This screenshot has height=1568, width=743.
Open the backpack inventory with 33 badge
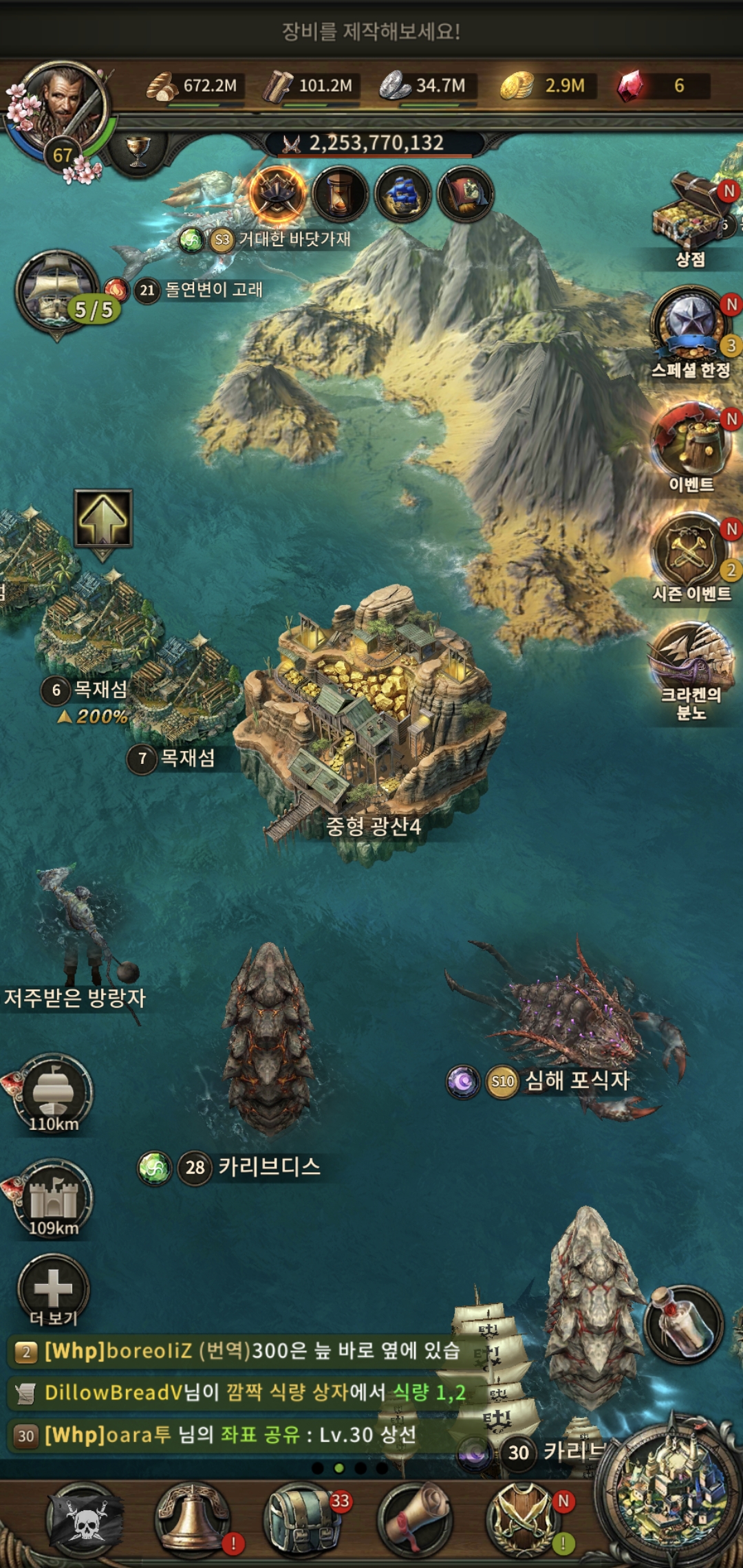[x=303, y=1520]
